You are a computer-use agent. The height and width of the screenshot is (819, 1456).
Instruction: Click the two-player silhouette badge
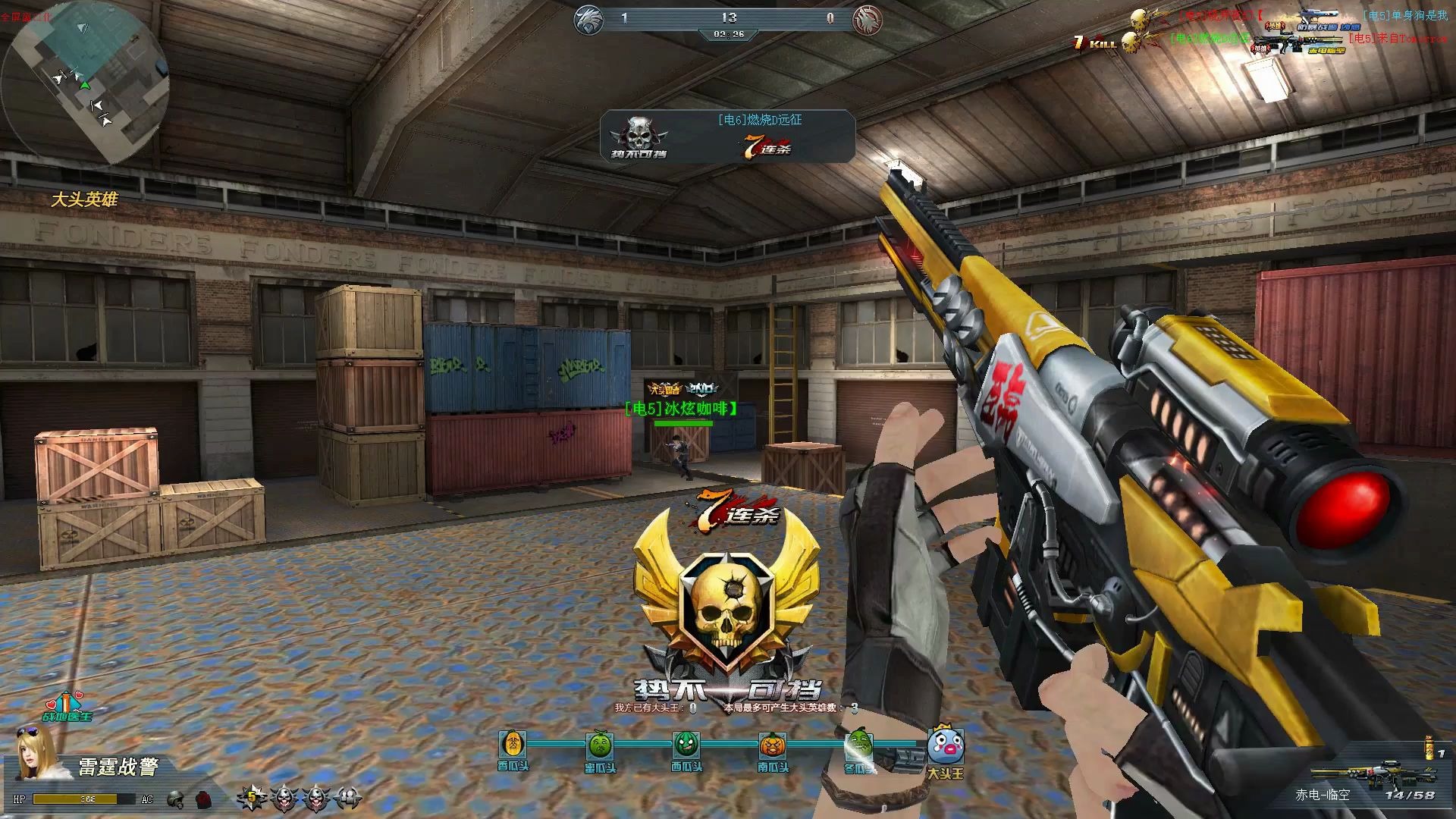(x=347, y=797)
